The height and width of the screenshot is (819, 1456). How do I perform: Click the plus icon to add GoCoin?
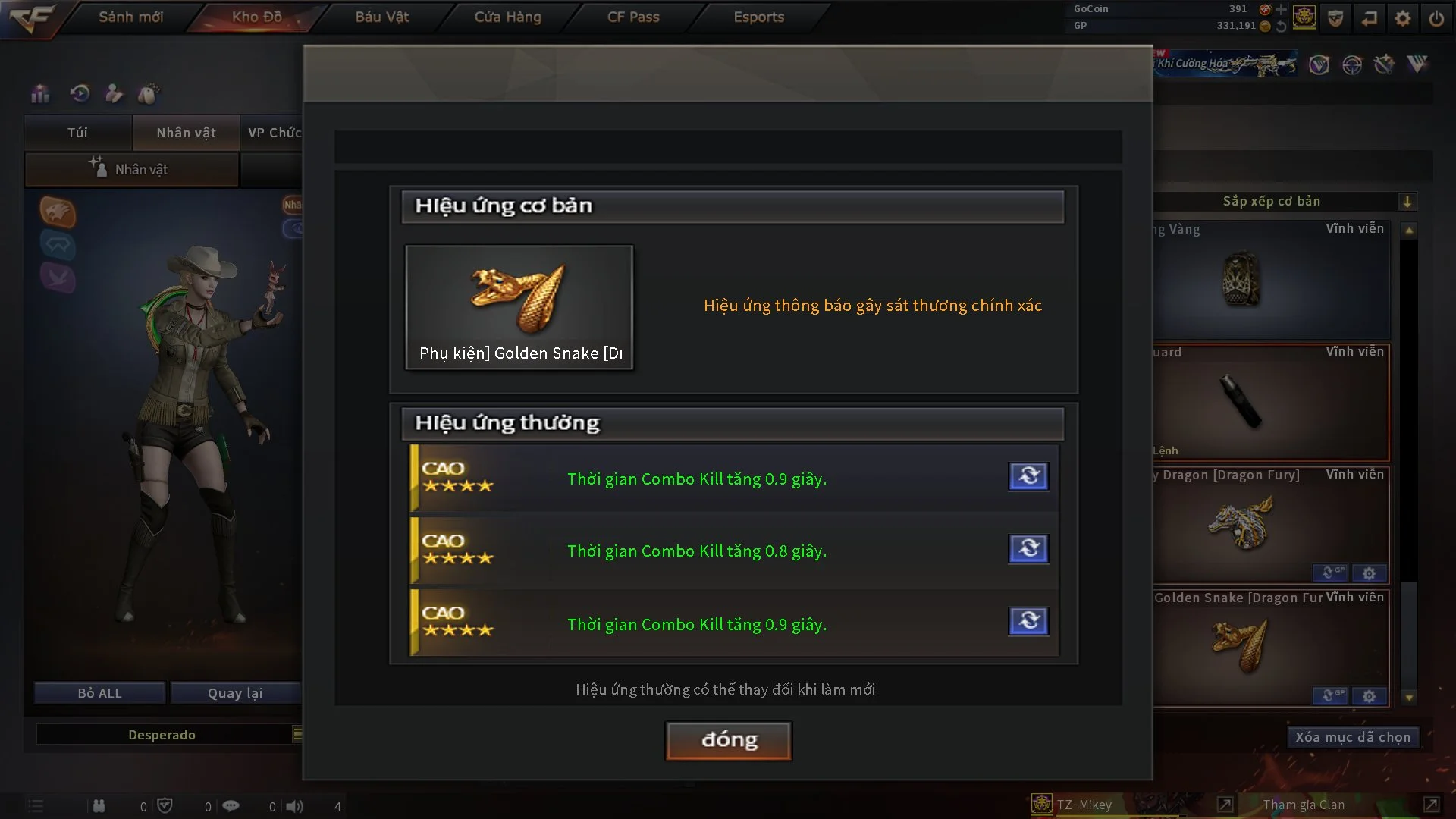point(1282,10)
